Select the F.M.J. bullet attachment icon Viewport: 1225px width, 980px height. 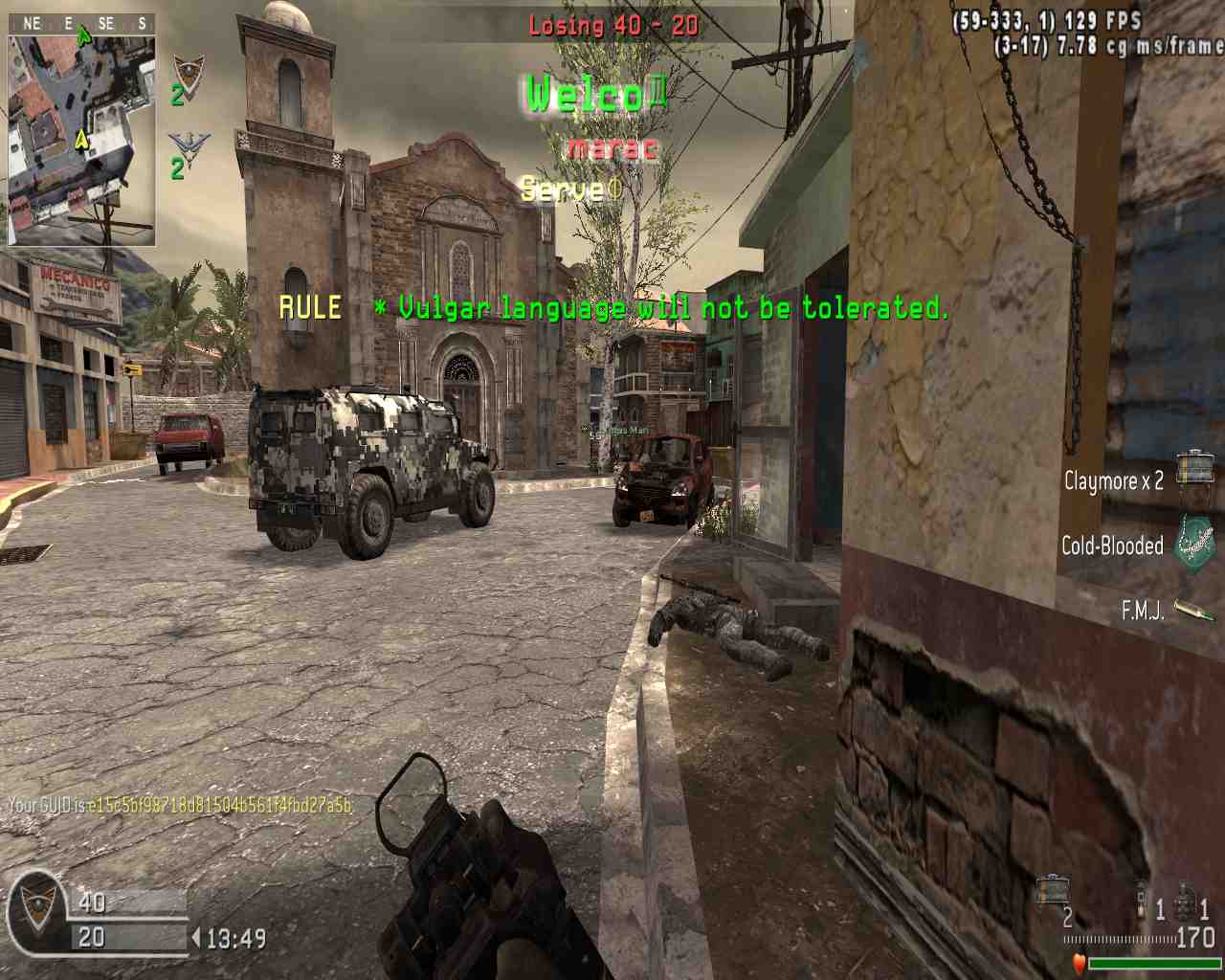[x=1194, y=610]
